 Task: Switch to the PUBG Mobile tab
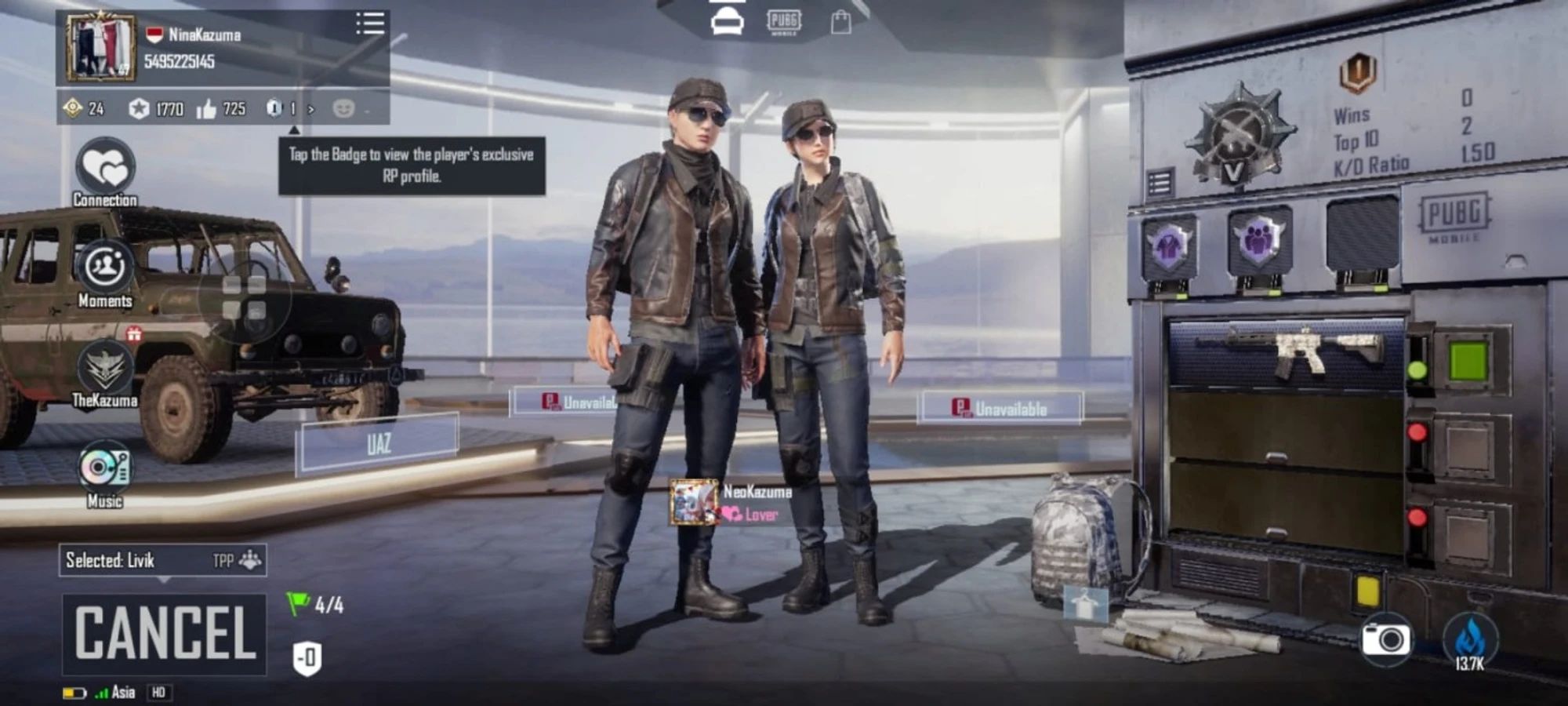783,22
